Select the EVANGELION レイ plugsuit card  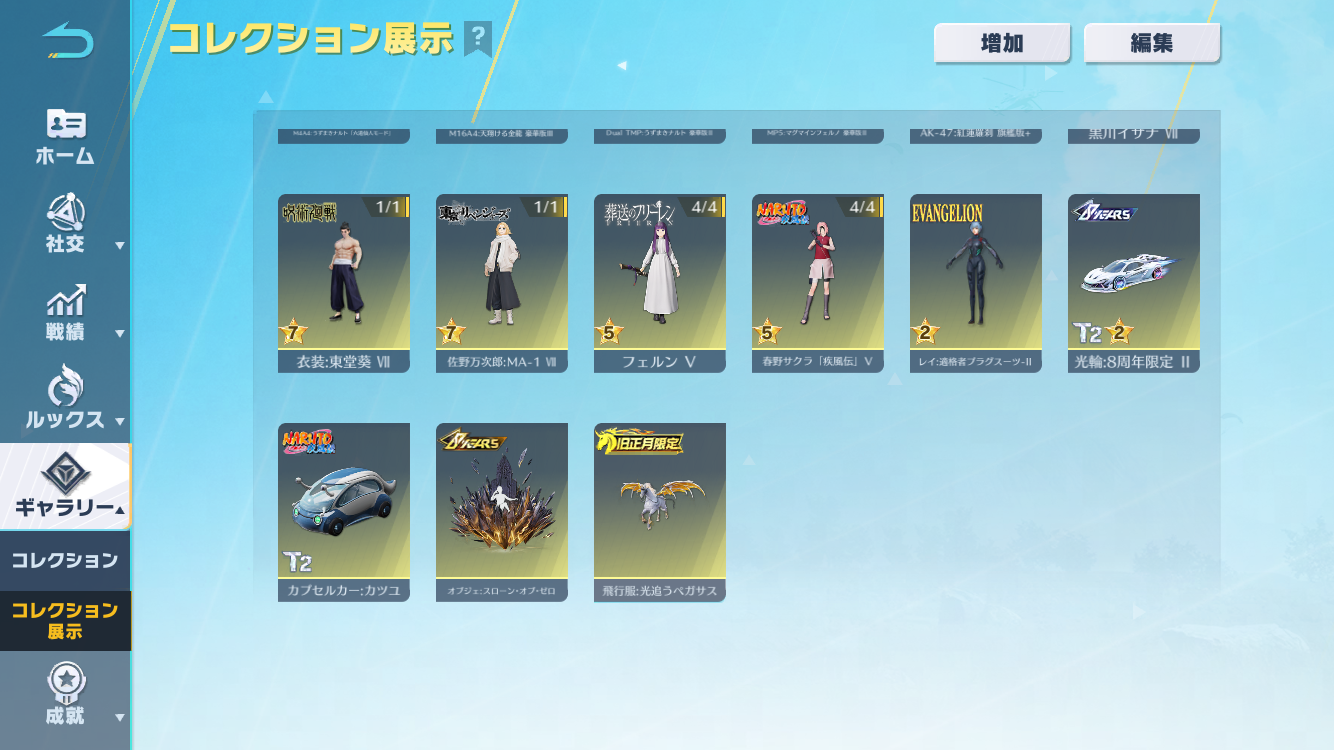pyautogui.click(x=976, y=283)
